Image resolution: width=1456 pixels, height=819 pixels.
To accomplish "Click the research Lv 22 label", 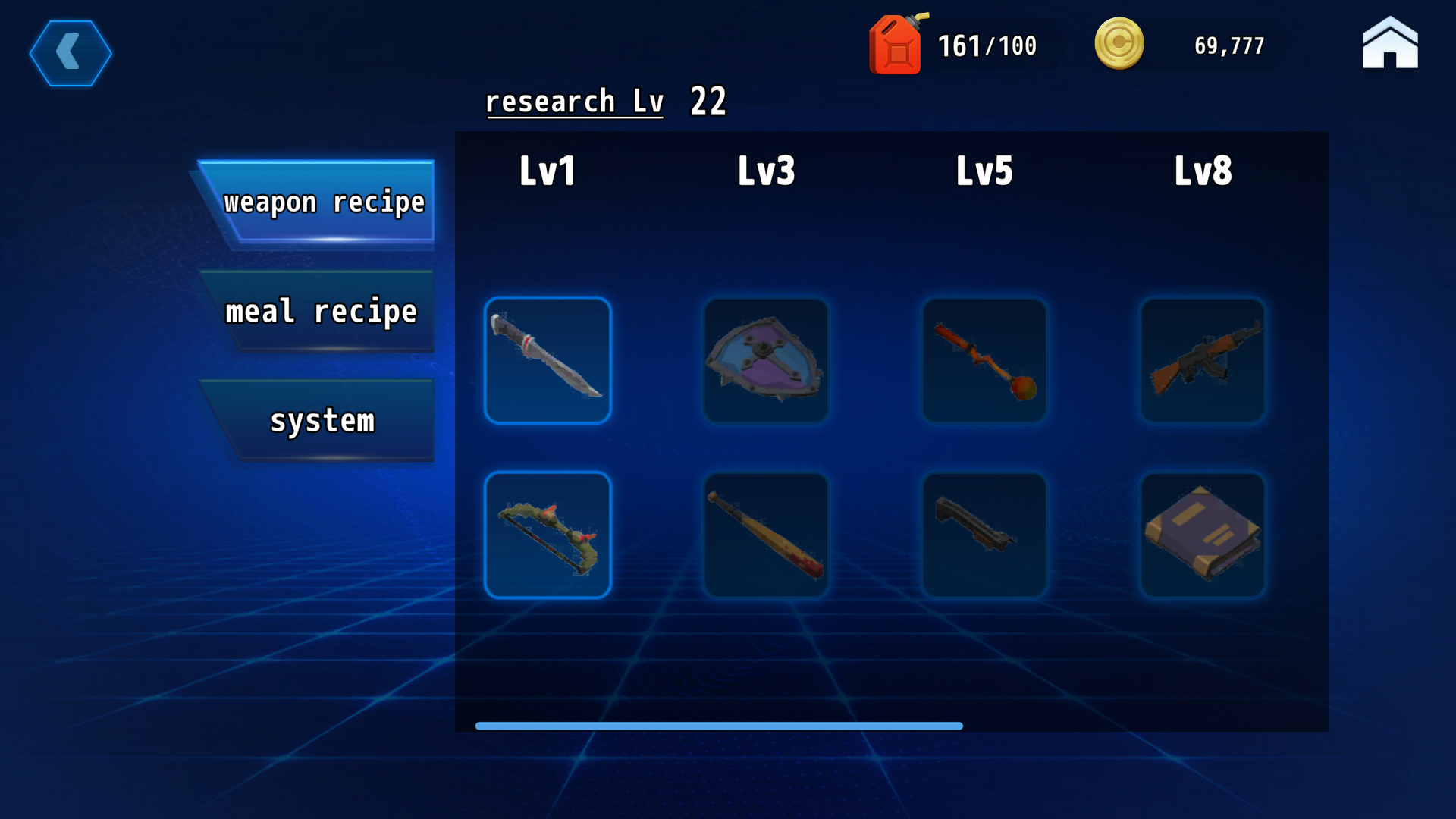I will point(607,101).
